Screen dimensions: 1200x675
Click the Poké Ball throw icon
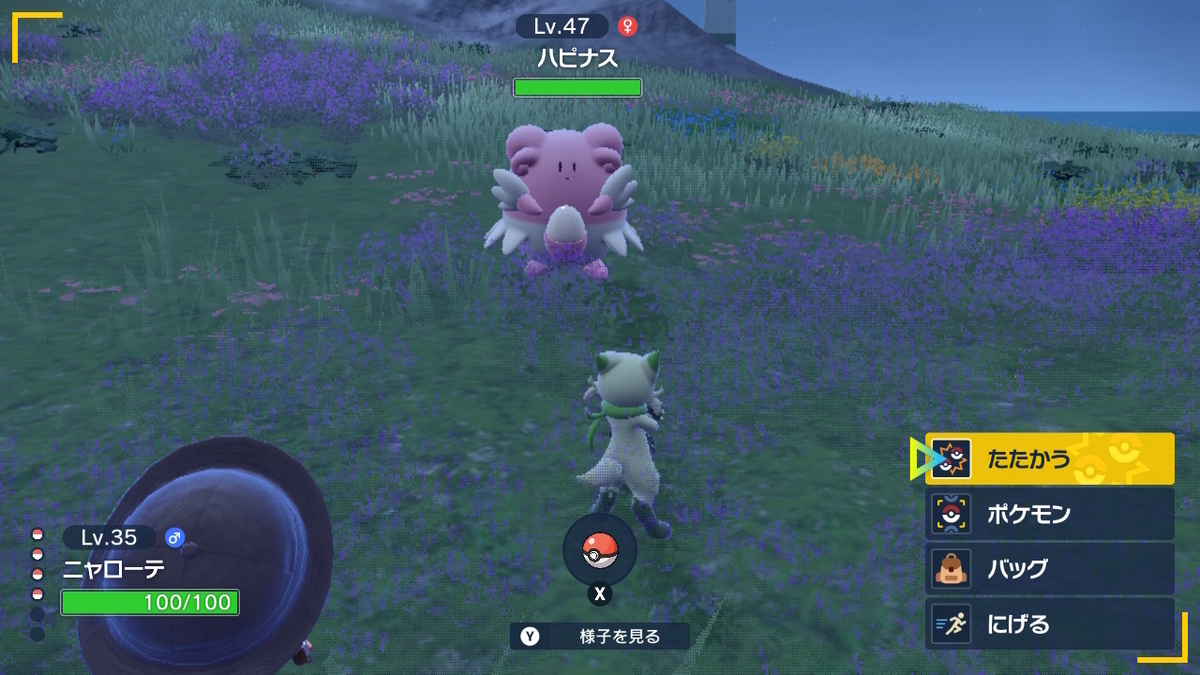(x=599, y=551)
